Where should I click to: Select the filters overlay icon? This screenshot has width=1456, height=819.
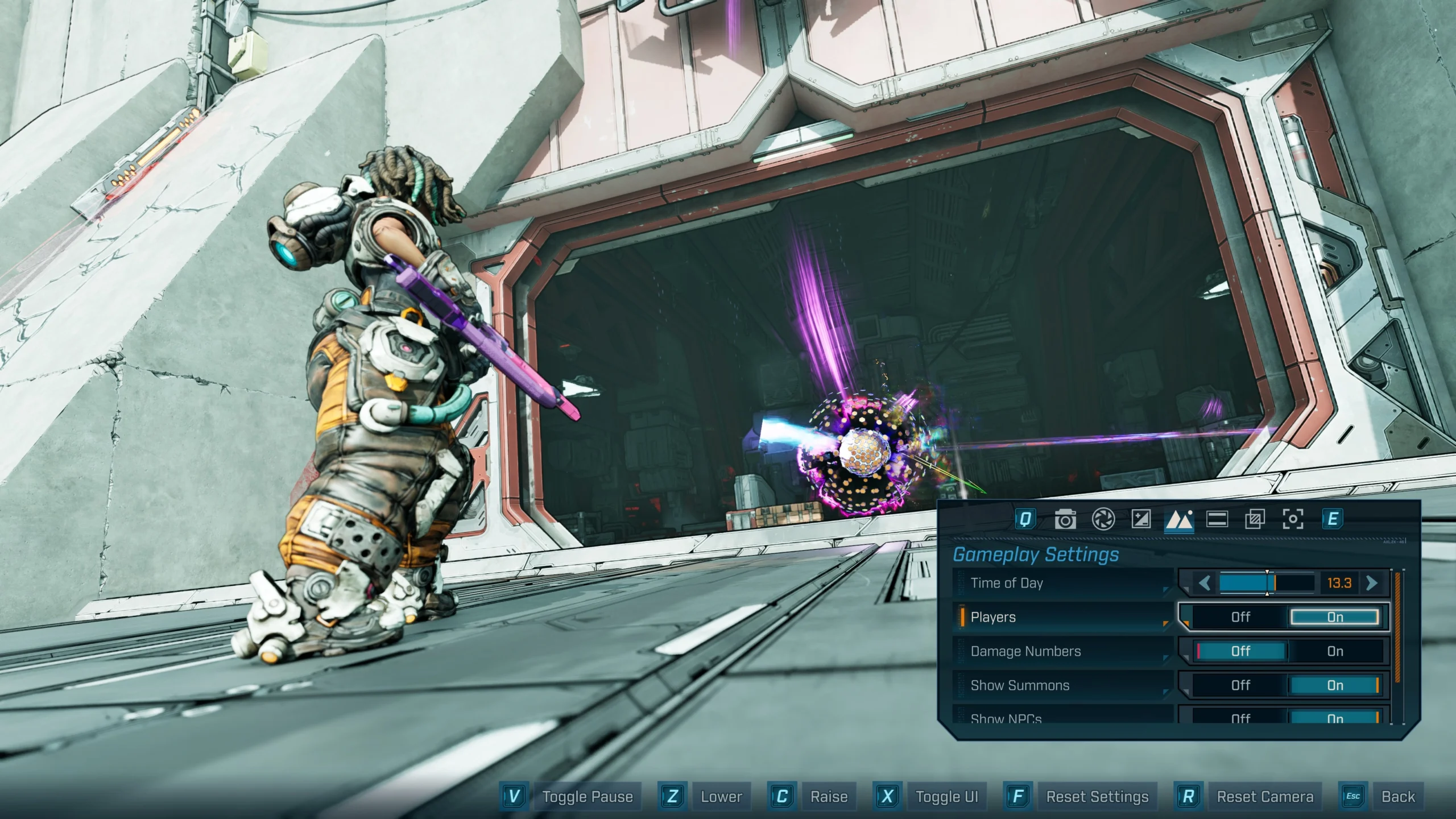click(x=1256, y=520)
